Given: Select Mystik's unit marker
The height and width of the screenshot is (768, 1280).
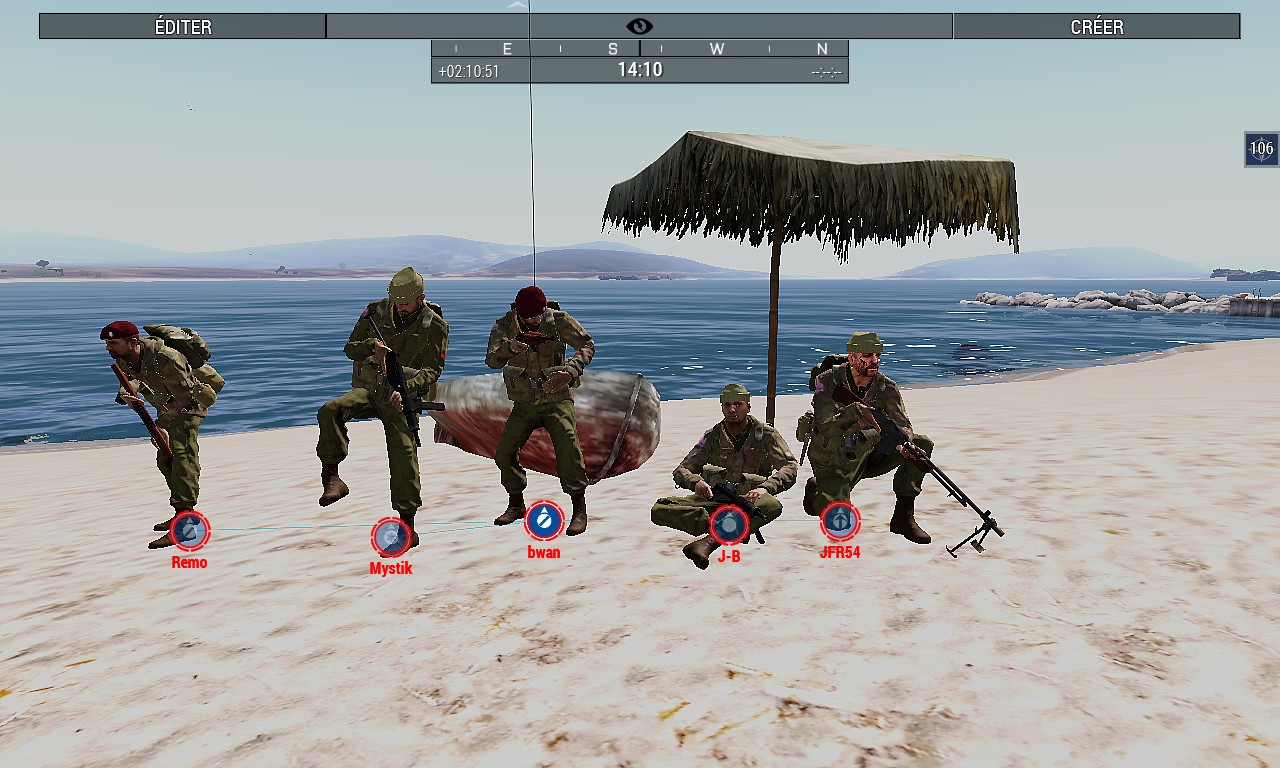Looking at the screenshot, I should (391, 537).
